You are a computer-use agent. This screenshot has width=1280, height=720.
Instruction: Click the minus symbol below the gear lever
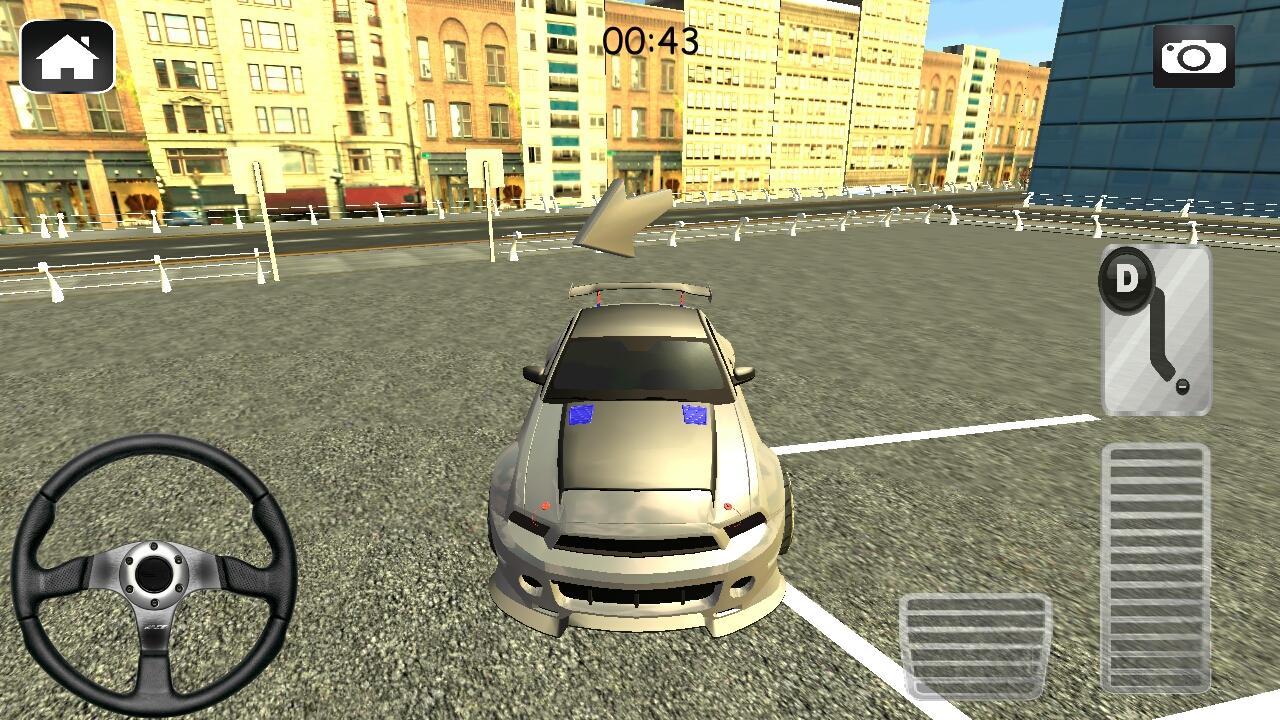[1184, 385]
